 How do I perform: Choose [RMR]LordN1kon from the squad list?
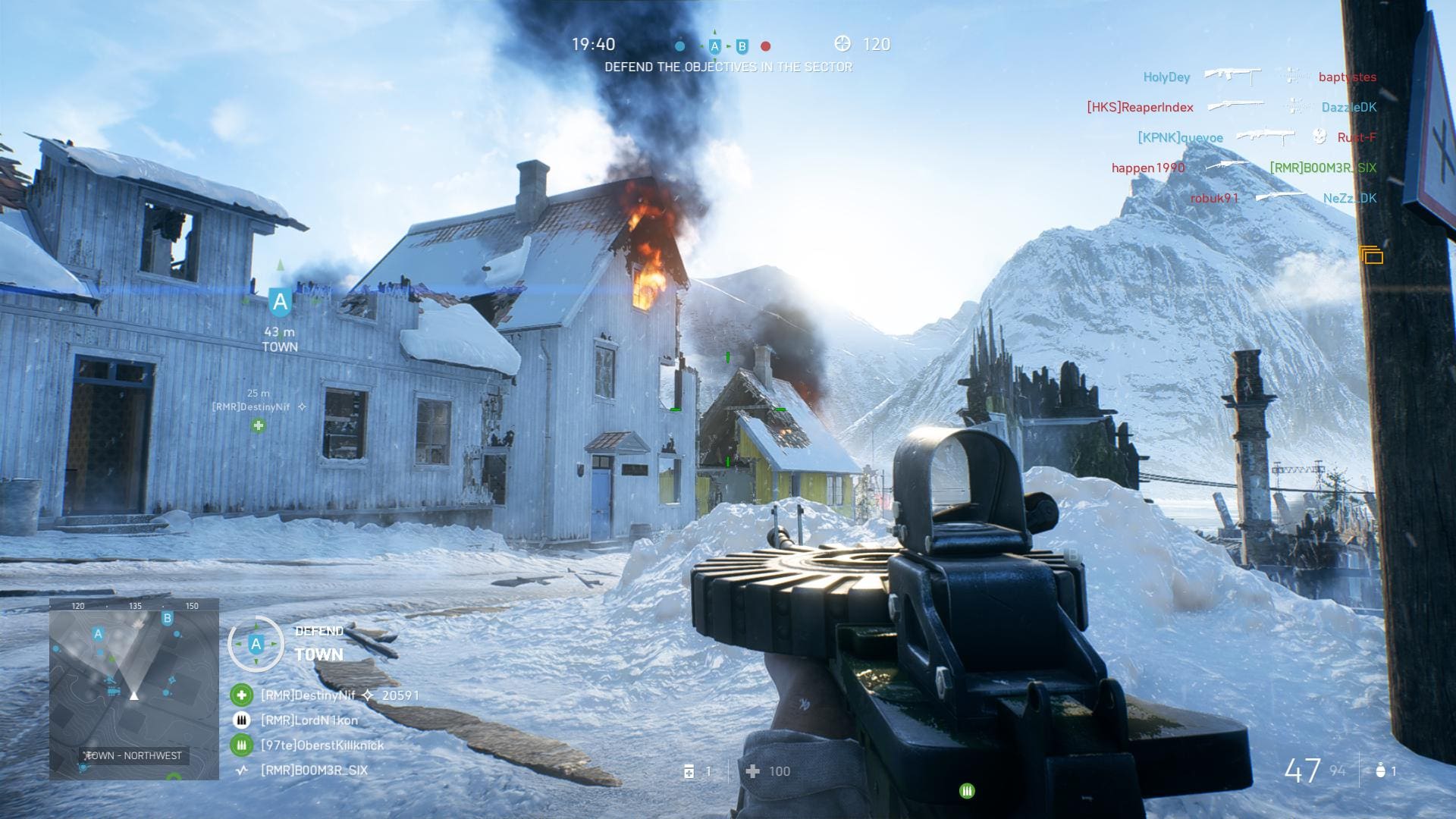click(309, 720)
